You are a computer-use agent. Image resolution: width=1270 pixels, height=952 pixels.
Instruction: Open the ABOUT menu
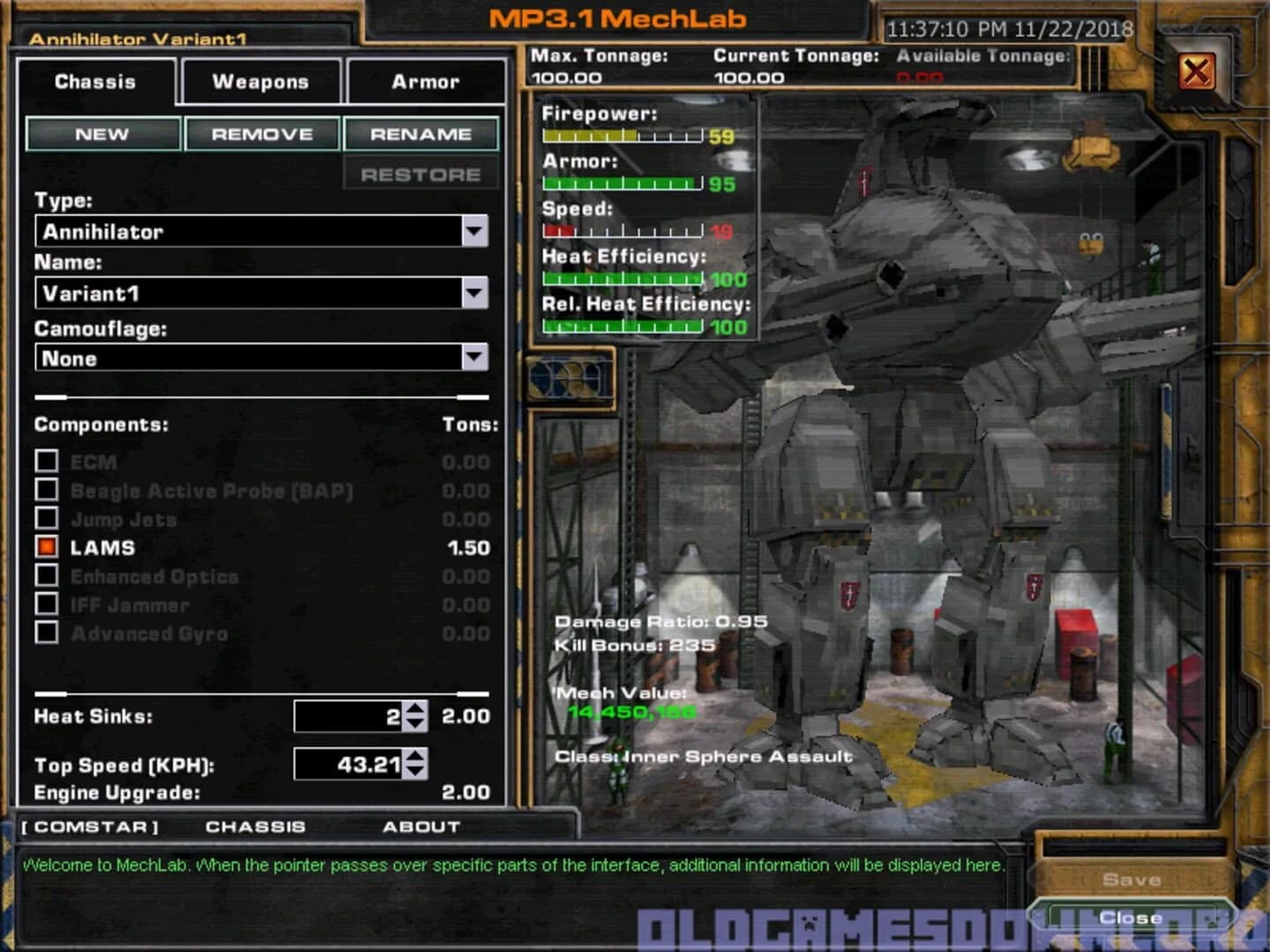(x=422, y=827)
